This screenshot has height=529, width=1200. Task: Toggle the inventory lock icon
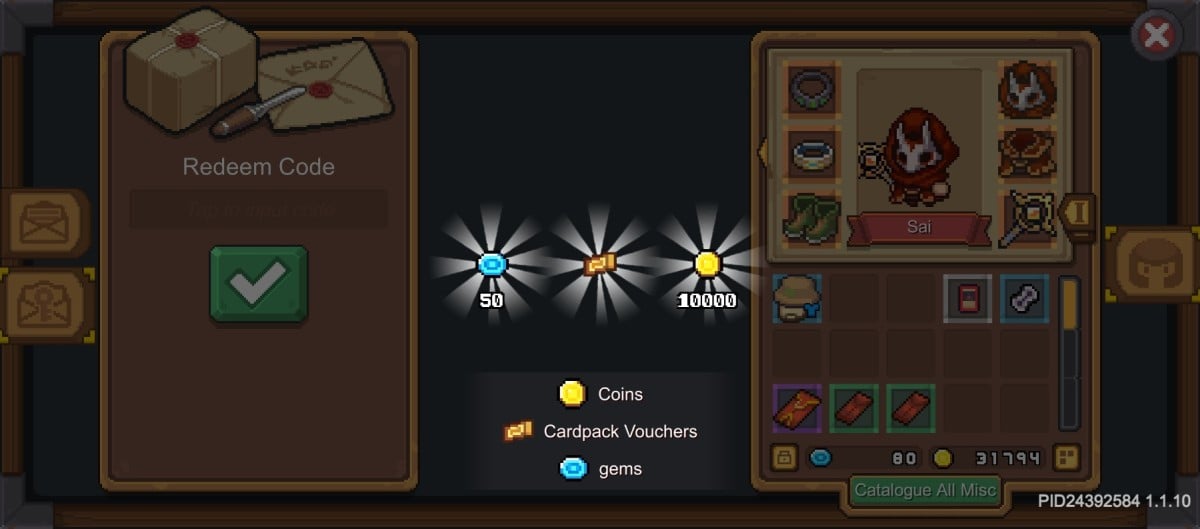click(x=784, y=458)
